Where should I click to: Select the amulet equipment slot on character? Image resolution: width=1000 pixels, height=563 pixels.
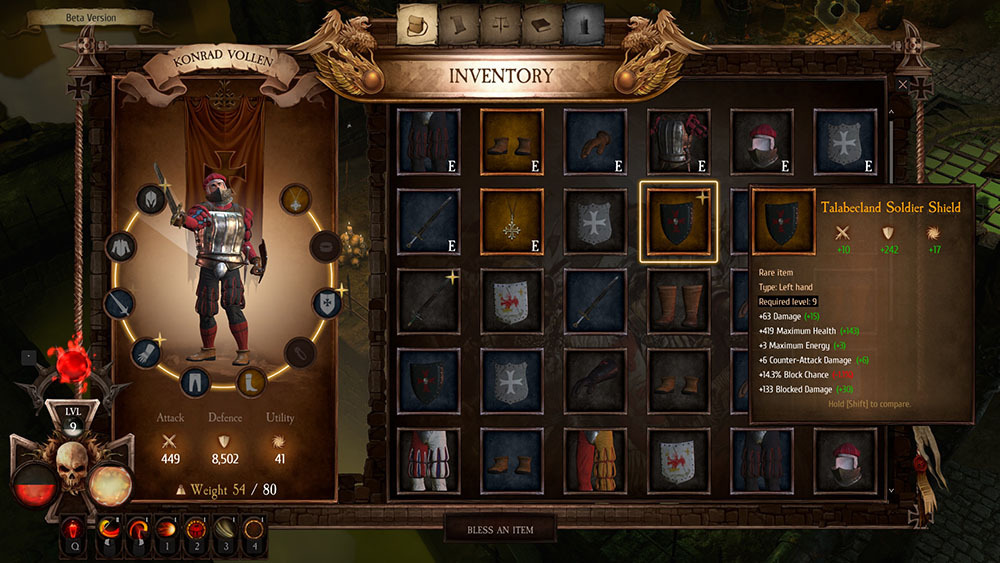tap(294, 199)
